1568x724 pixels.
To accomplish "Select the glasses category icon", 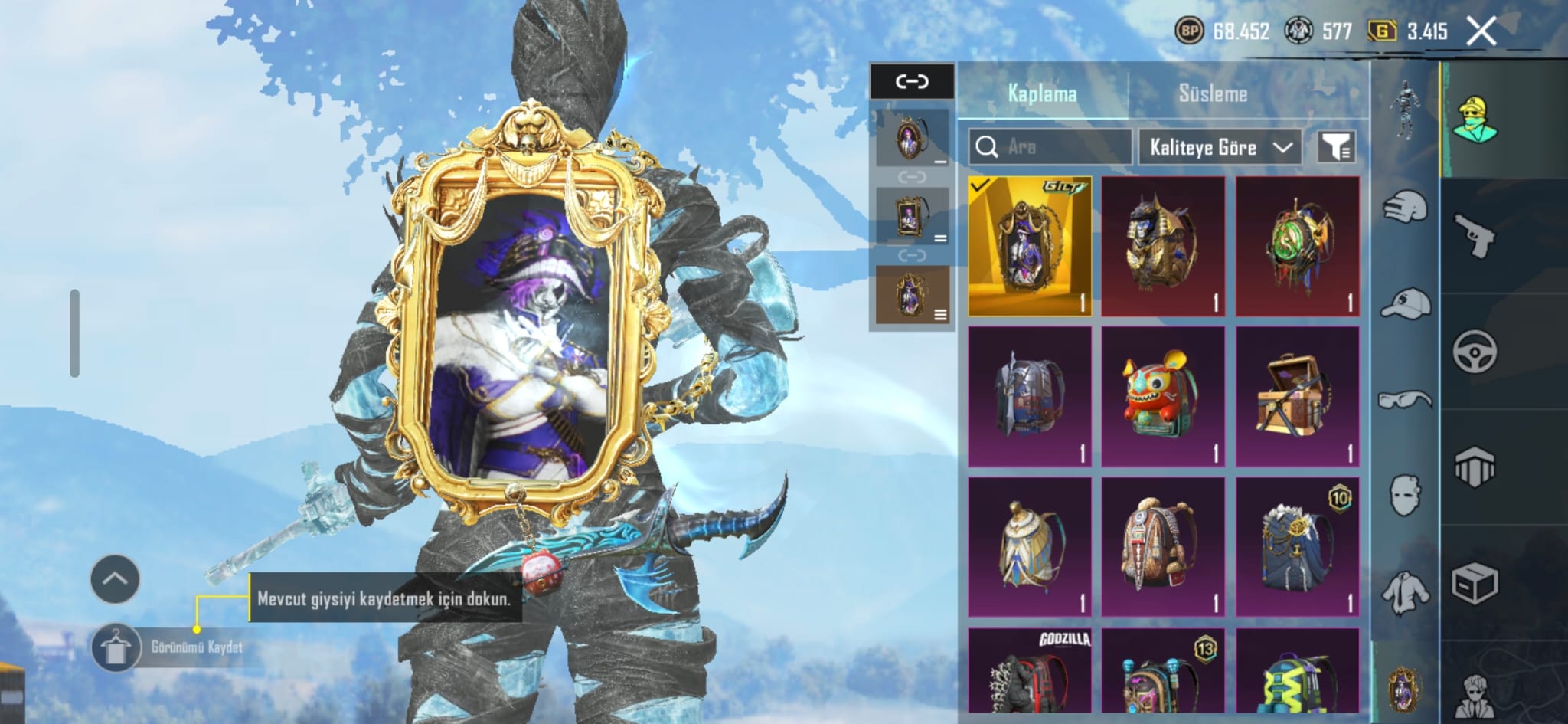I will [x=1406, y=400].
